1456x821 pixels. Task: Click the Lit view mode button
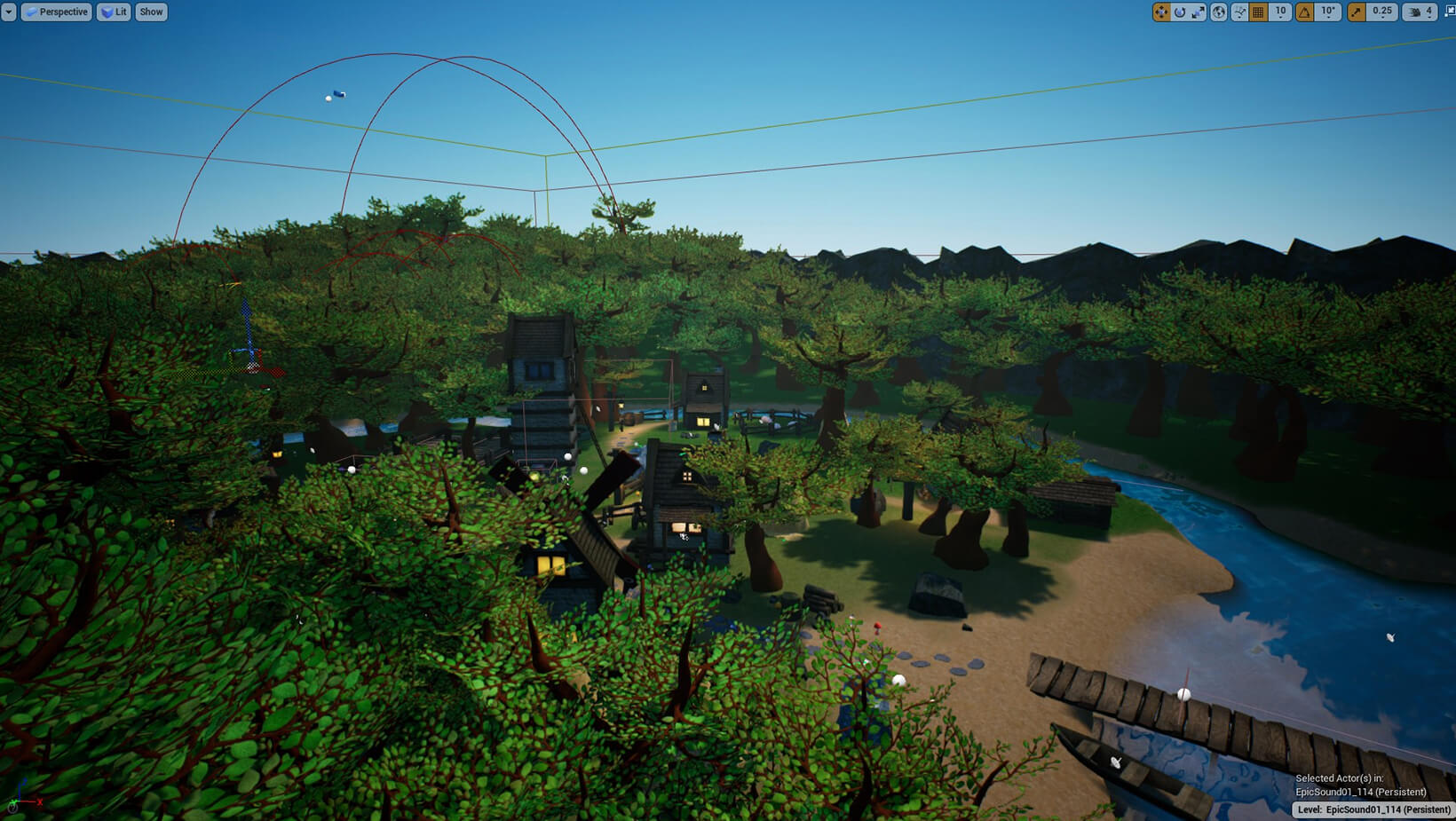(x=113, y=12)
